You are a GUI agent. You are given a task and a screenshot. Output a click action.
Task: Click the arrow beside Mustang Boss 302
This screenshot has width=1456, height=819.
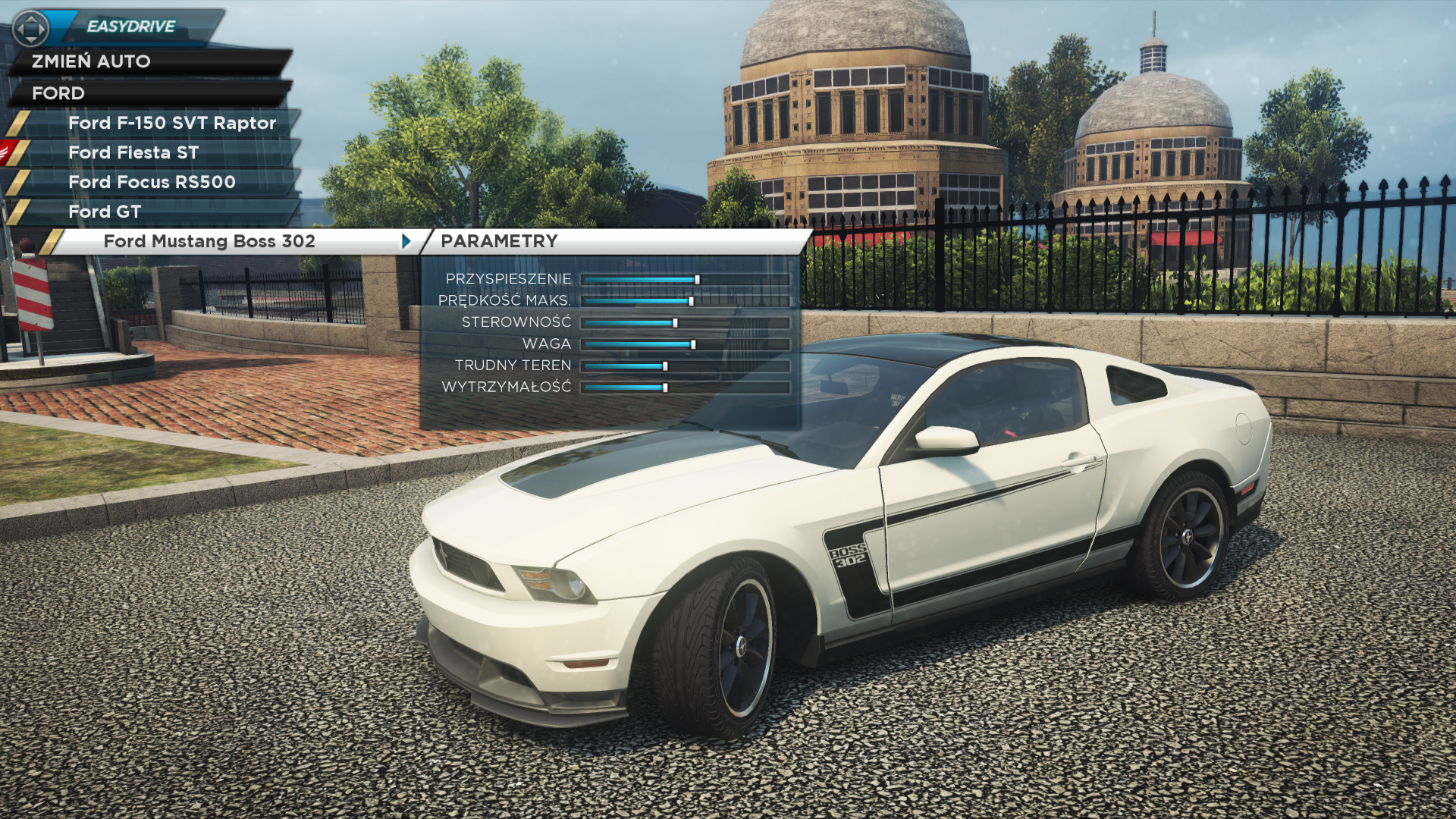pyautogui.click(x=406, y=241)
